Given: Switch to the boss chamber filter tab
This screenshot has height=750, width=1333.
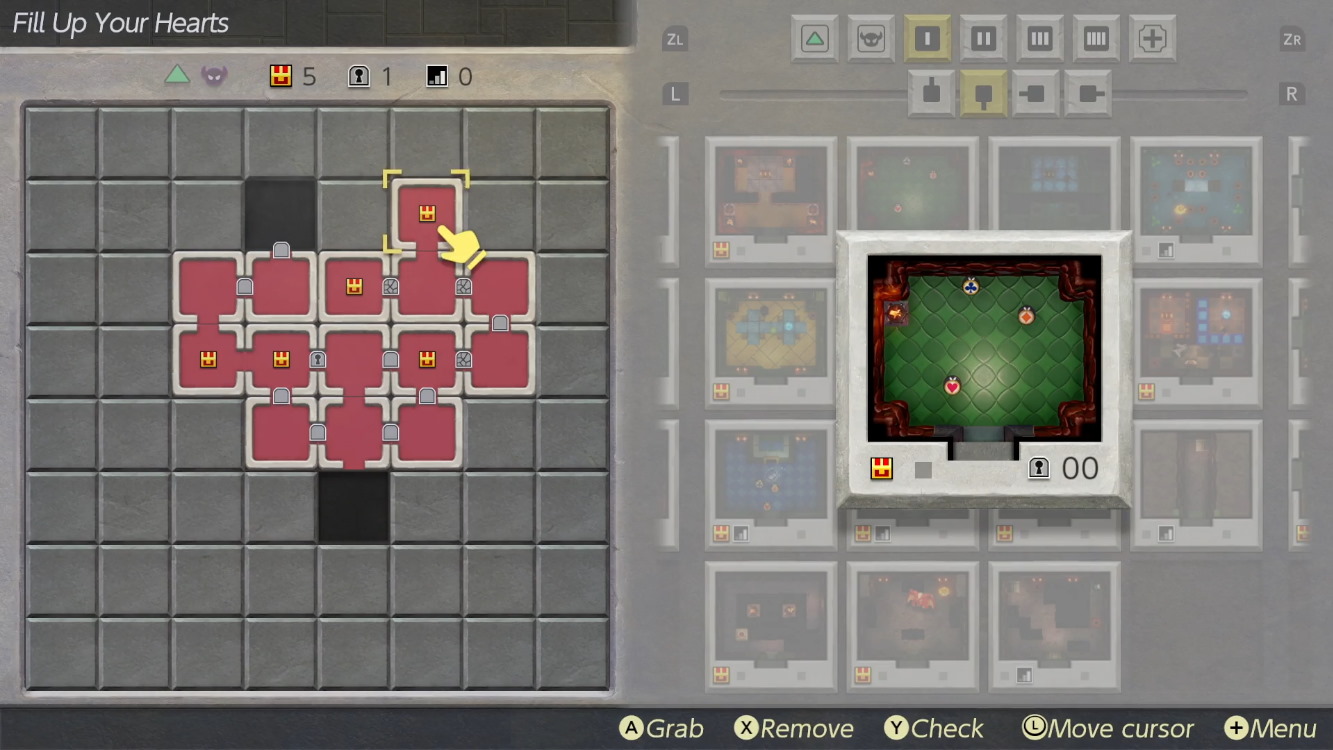Looking at the screenshot, I should click(871, 39).
